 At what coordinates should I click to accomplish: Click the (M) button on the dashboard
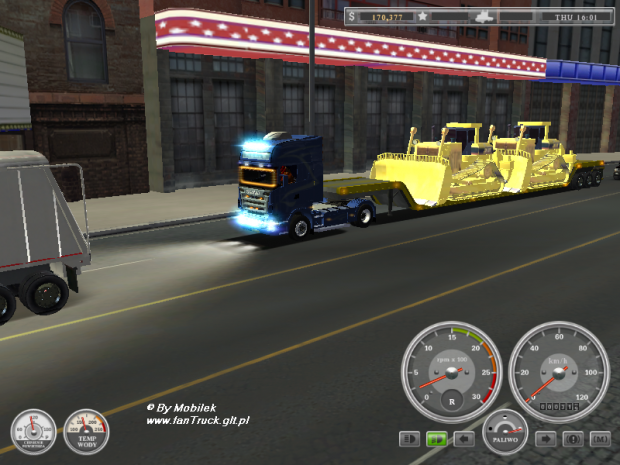coord(600,438)
